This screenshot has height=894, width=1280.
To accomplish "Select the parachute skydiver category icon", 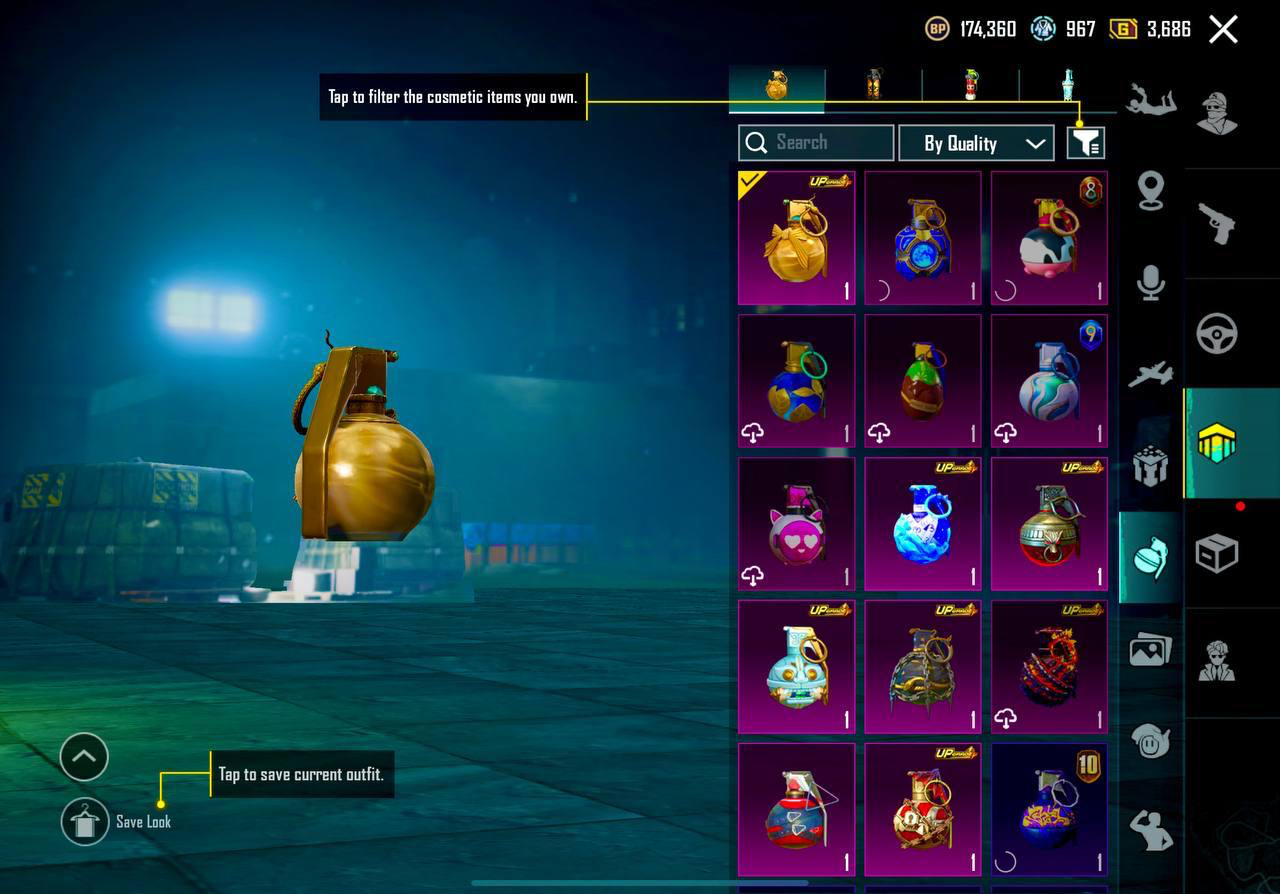I will (1150, 100).
